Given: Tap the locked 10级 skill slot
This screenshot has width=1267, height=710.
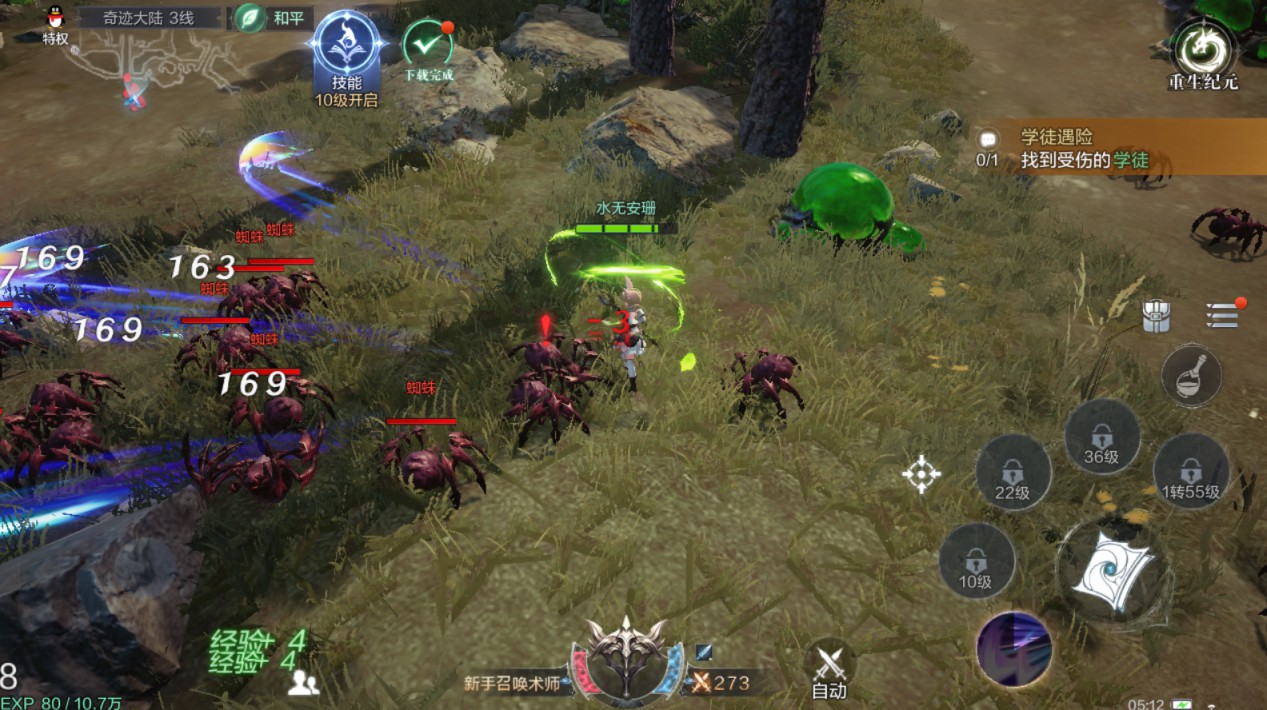Looking at the screenshot, I should coord(977,560).
